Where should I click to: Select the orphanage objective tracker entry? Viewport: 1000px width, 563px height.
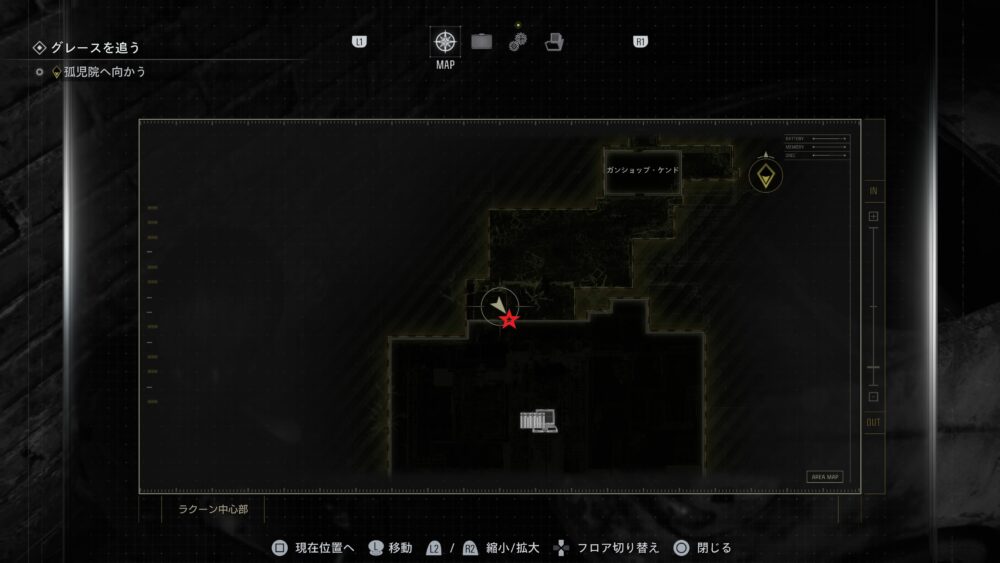(105, 72)
